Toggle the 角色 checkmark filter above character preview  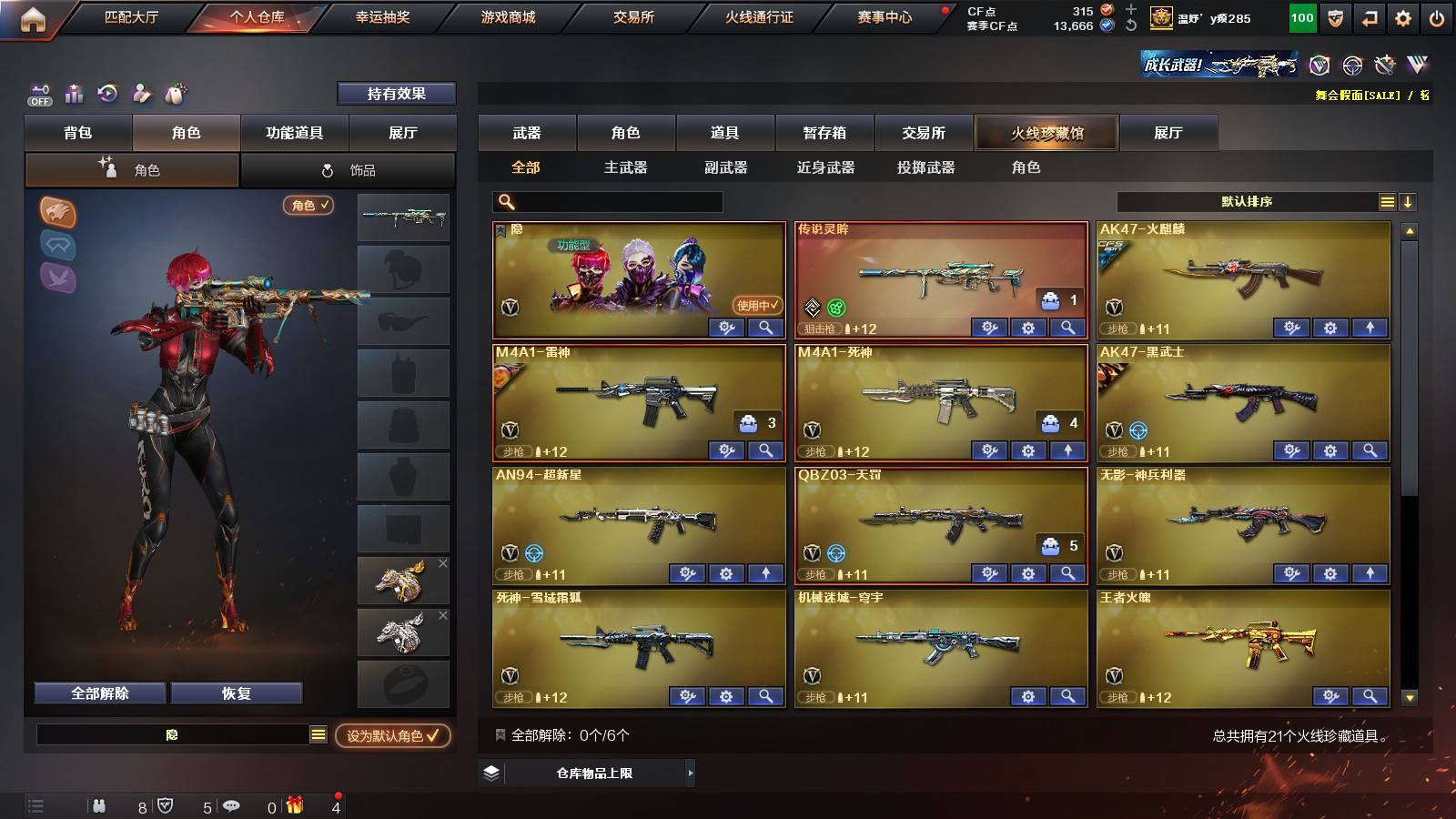click(308, 206)
